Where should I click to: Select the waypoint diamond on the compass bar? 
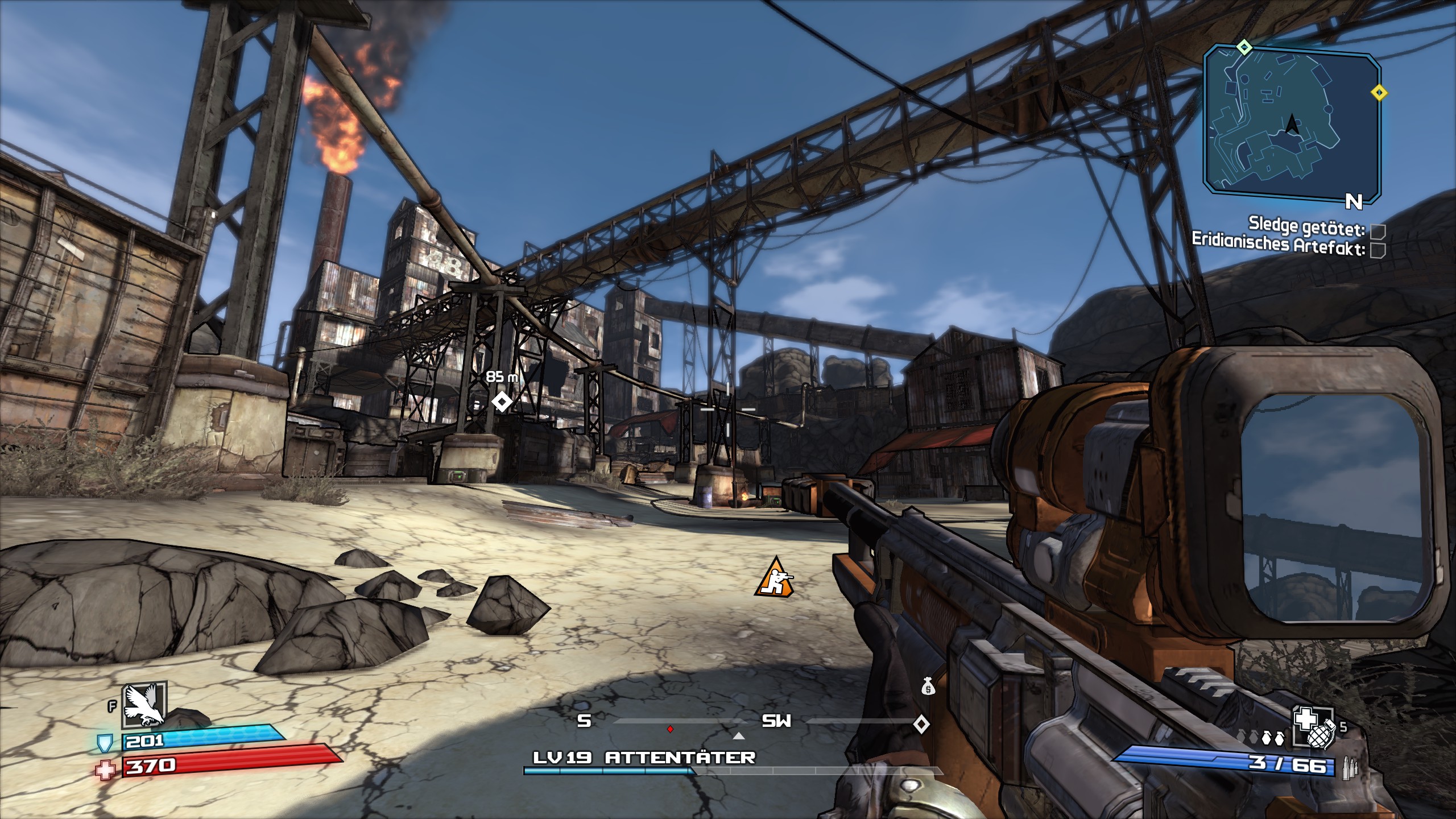(921, 724)
